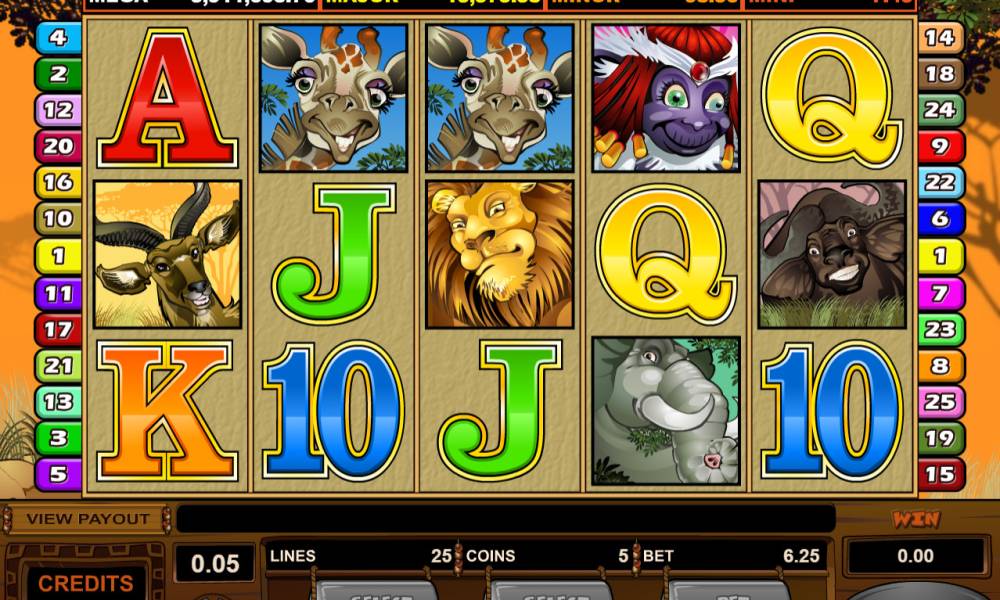Select the red payline 9 badge

coord(940,147)
